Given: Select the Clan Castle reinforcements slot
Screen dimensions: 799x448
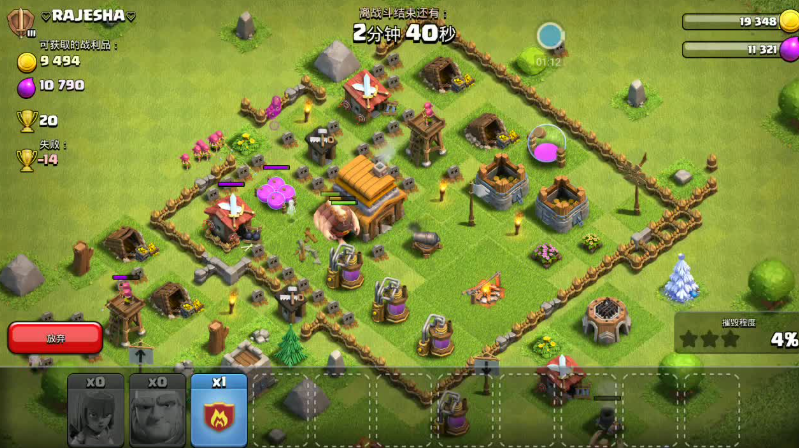Looking at the screenshot, I should click(218, 409).
